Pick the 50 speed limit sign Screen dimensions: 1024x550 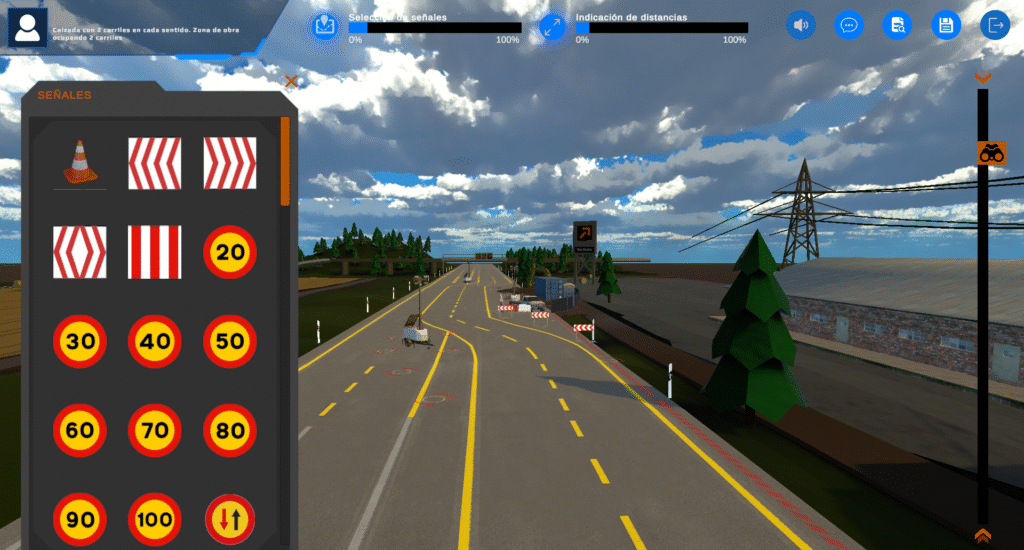tap(230, 342)
